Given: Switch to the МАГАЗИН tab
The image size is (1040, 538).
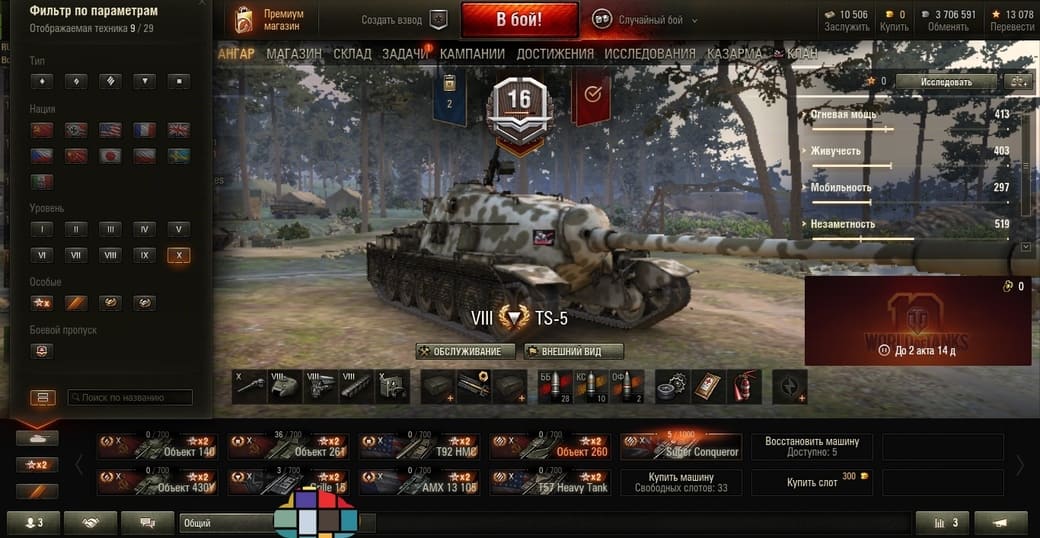Looking at the screenshot, I should [x=294, y=53].
